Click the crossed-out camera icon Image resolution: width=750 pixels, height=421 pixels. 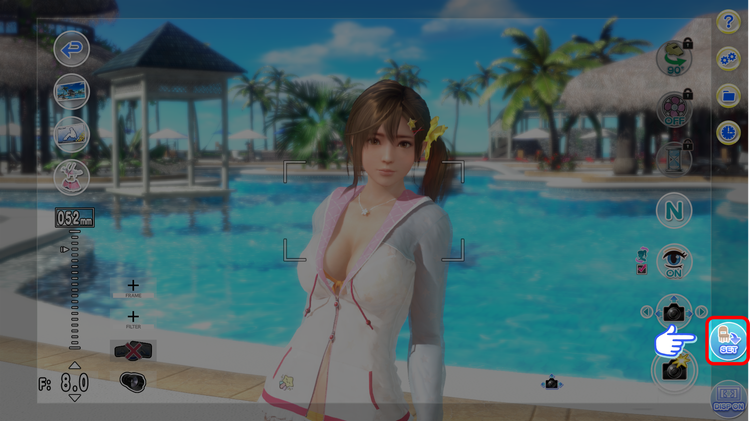[x=132, y=351]
